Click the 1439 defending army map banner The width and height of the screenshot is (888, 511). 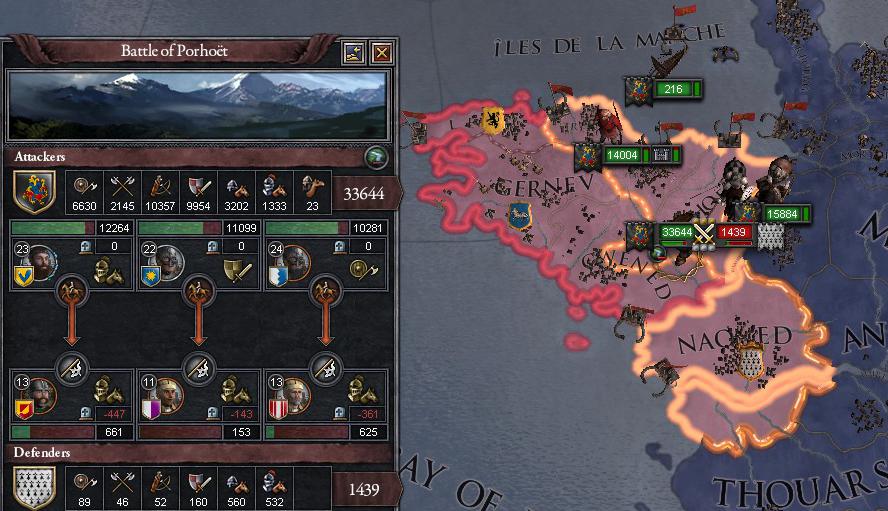click(x=733, y=232)
